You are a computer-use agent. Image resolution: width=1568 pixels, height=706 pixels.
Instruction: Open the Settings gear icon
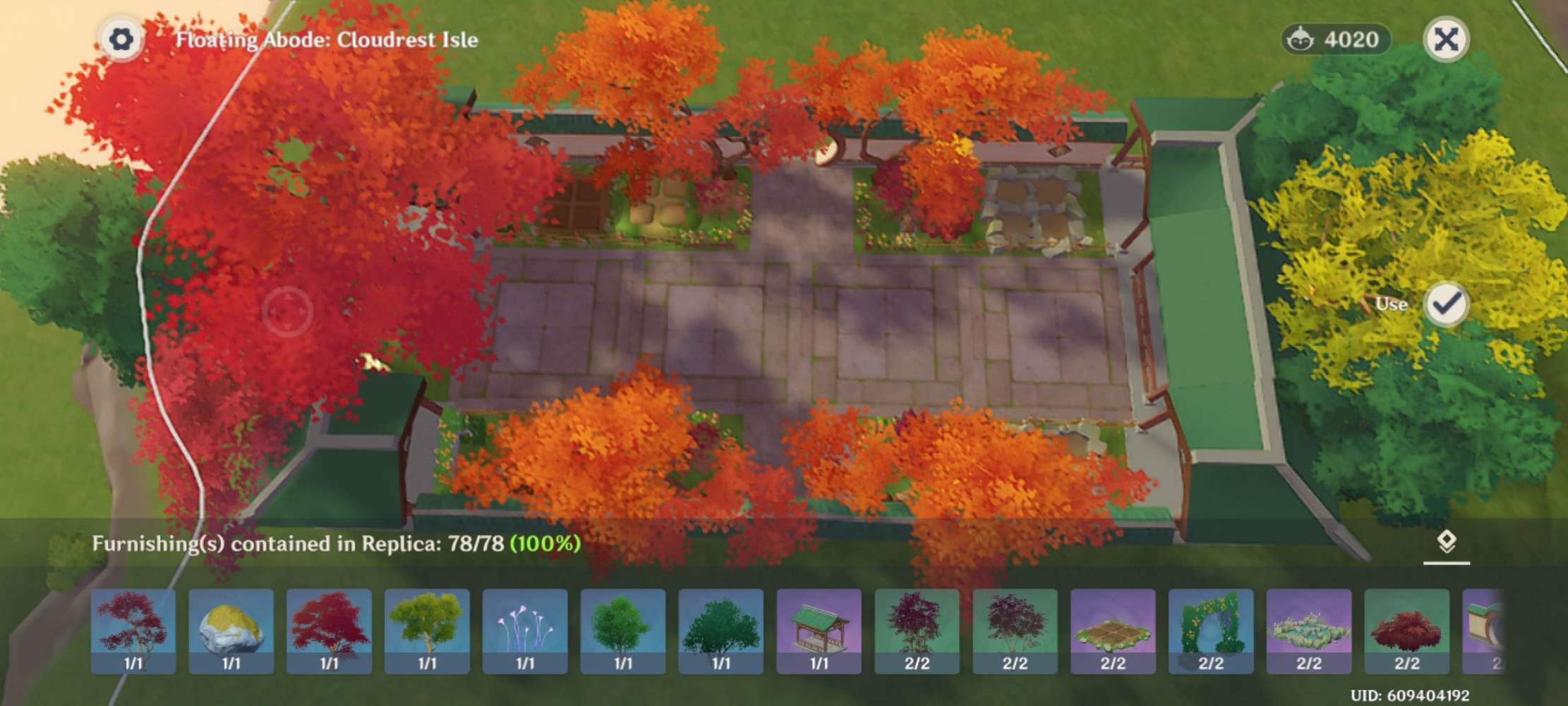pos(123,39)
